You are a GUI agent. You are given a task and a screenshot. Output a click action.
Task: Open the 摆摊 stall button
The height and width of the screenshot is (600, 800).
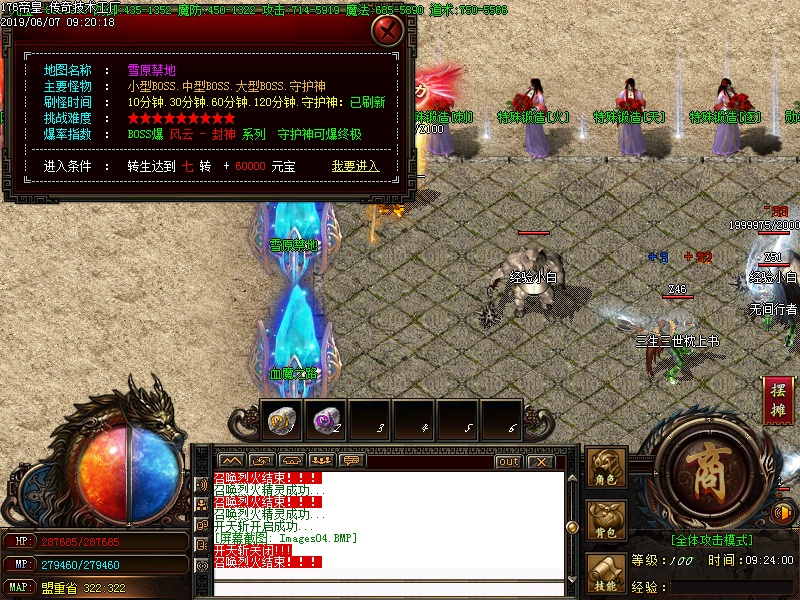(779, 398)
